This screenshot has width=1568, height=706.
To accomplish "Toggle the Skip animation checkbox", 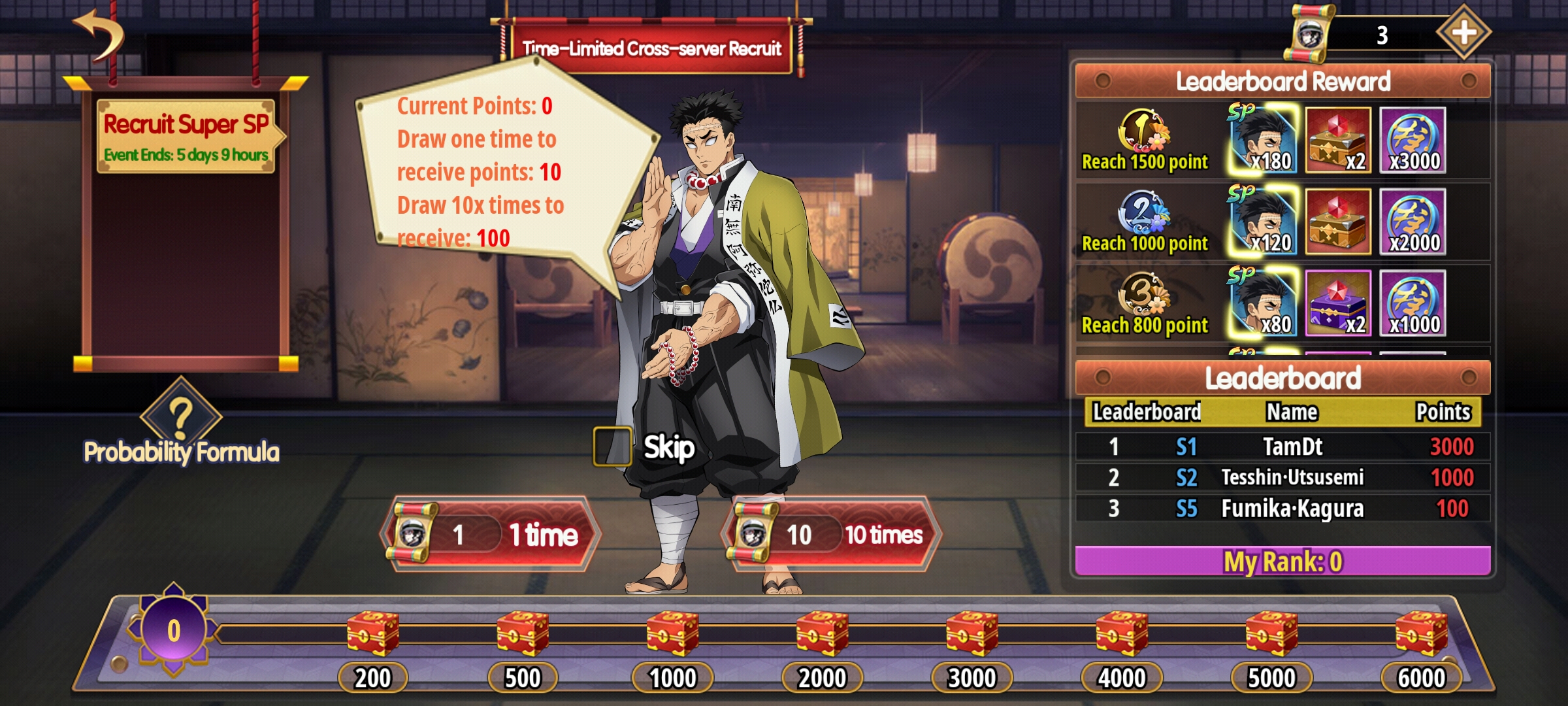I will 612,447.
